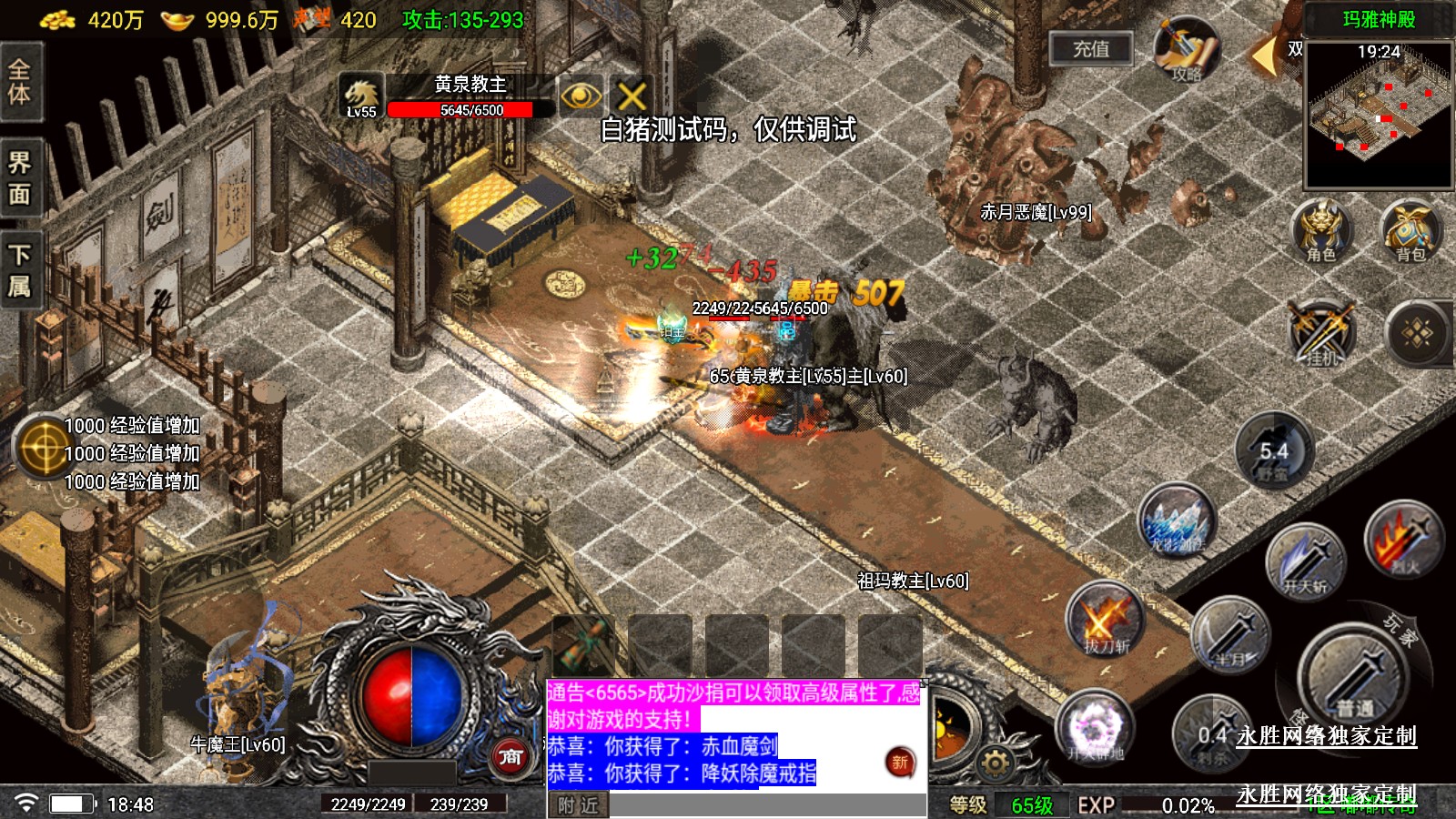Open the 攻略 strategy guide
The width and height of the screenshot is (1456, 819).
point(1186,51)
